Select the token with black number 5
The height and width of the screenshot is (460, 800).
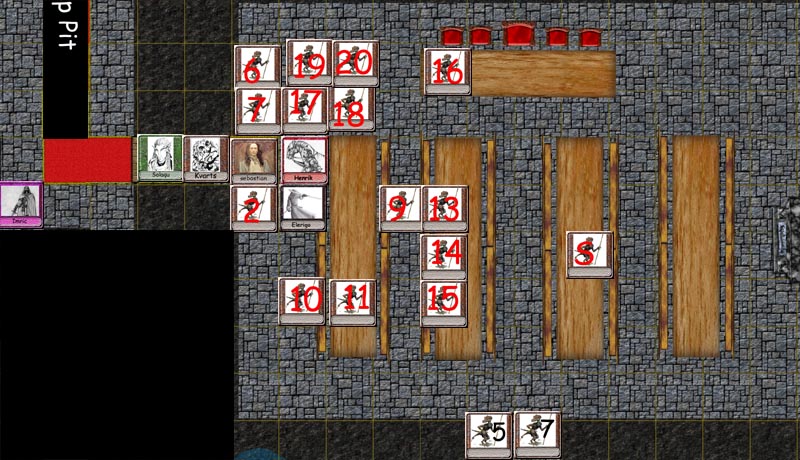[490, 433]
